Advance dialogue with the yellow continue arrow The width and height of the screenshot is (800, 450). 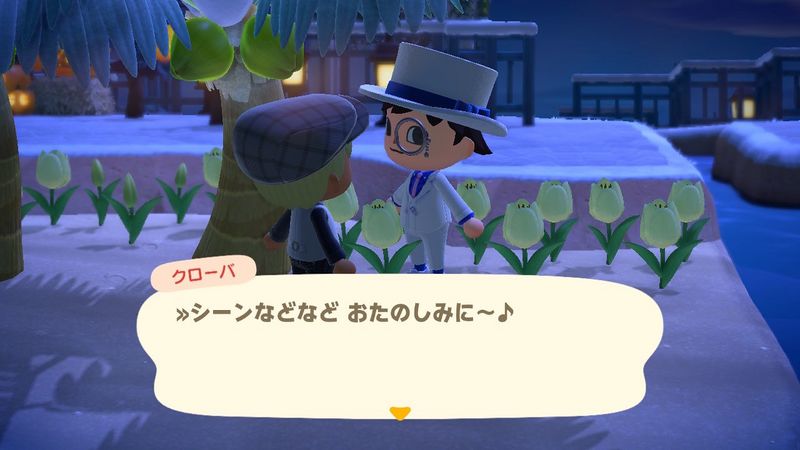pos(399,411)
